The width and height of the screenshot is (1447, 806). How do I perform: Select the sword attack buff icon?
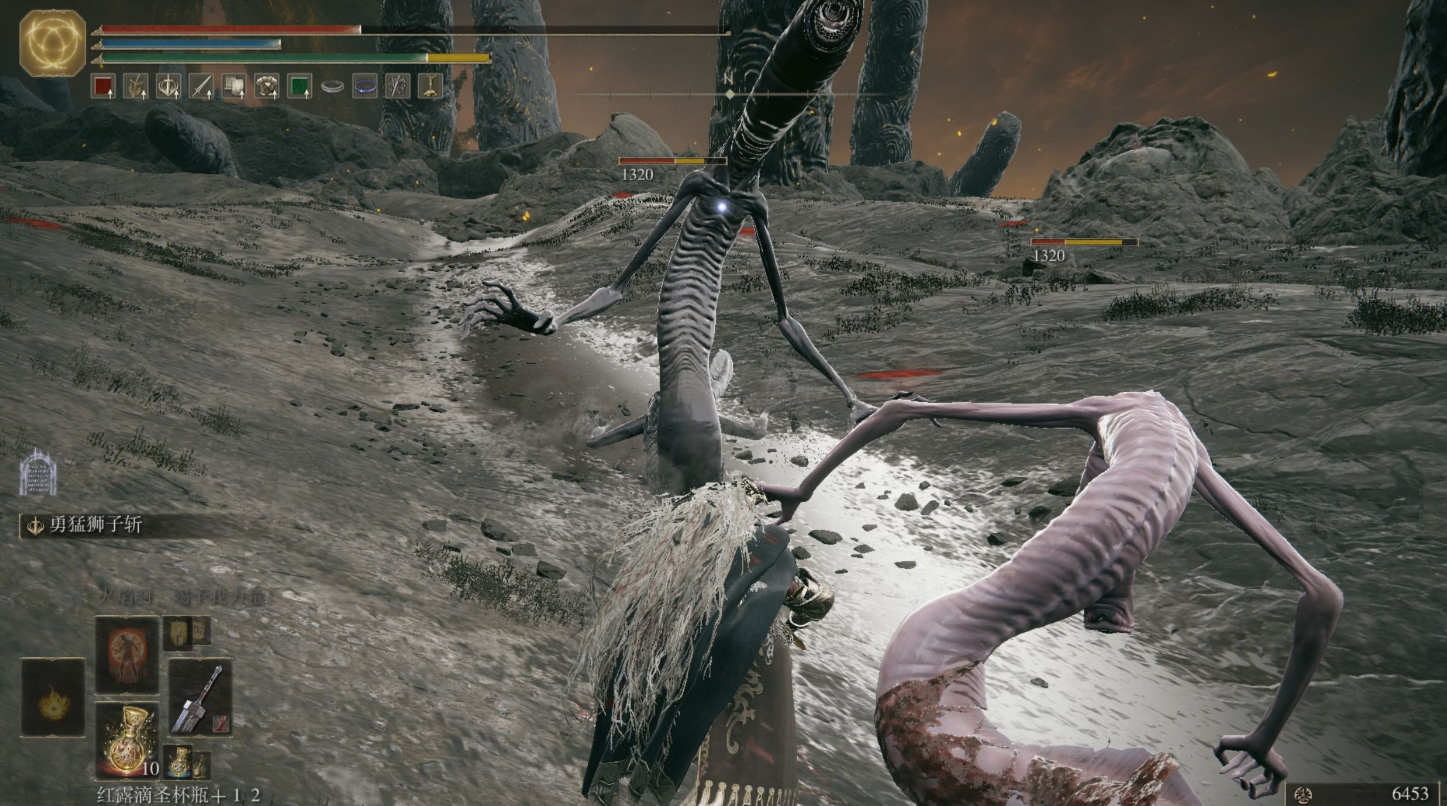pyautogui.click(x=201, y=86)
